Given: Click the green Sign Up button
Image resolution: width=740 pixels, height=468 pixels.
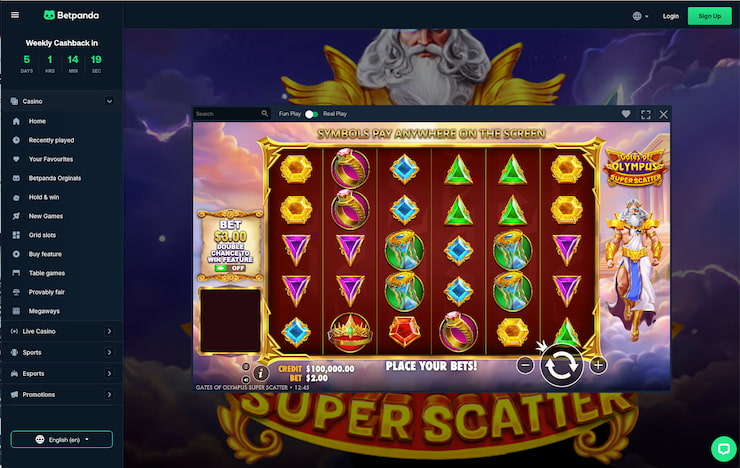Looking at the screenshot, I should tap(710, 16).
